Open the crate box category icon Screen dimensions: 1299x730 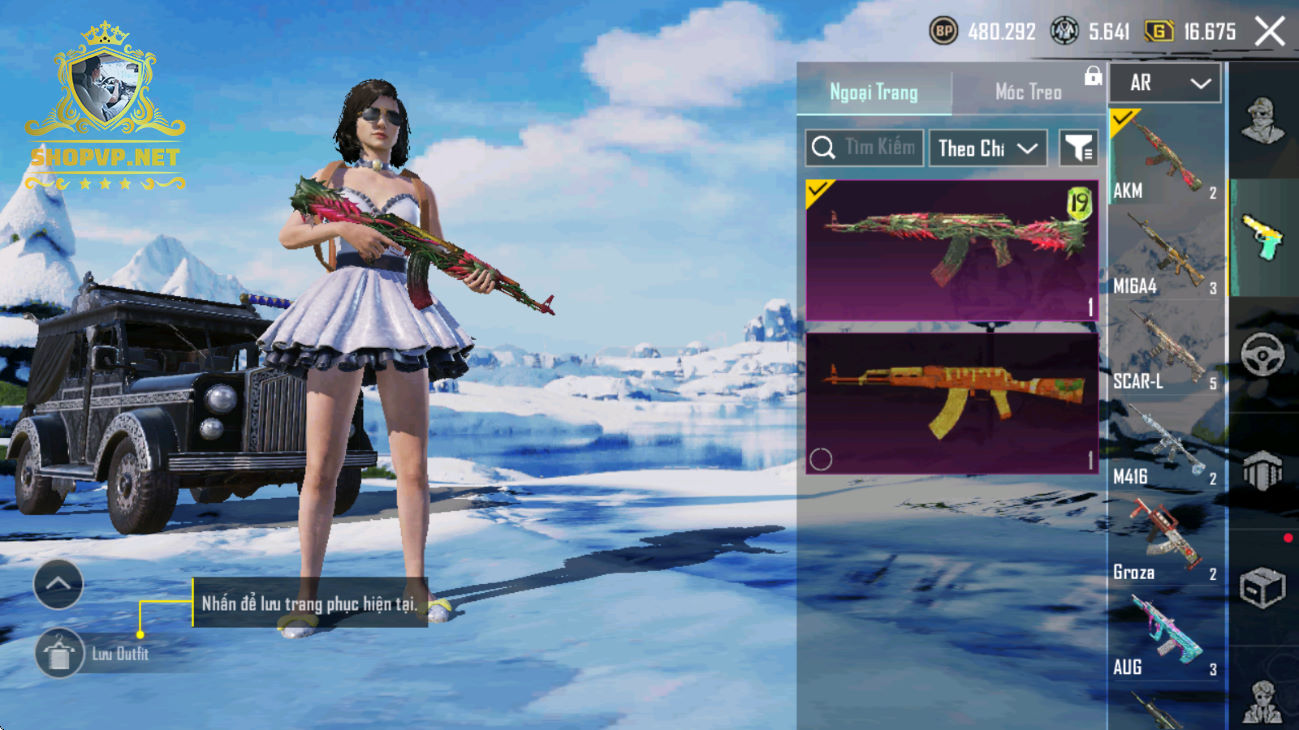point(1262,587)
